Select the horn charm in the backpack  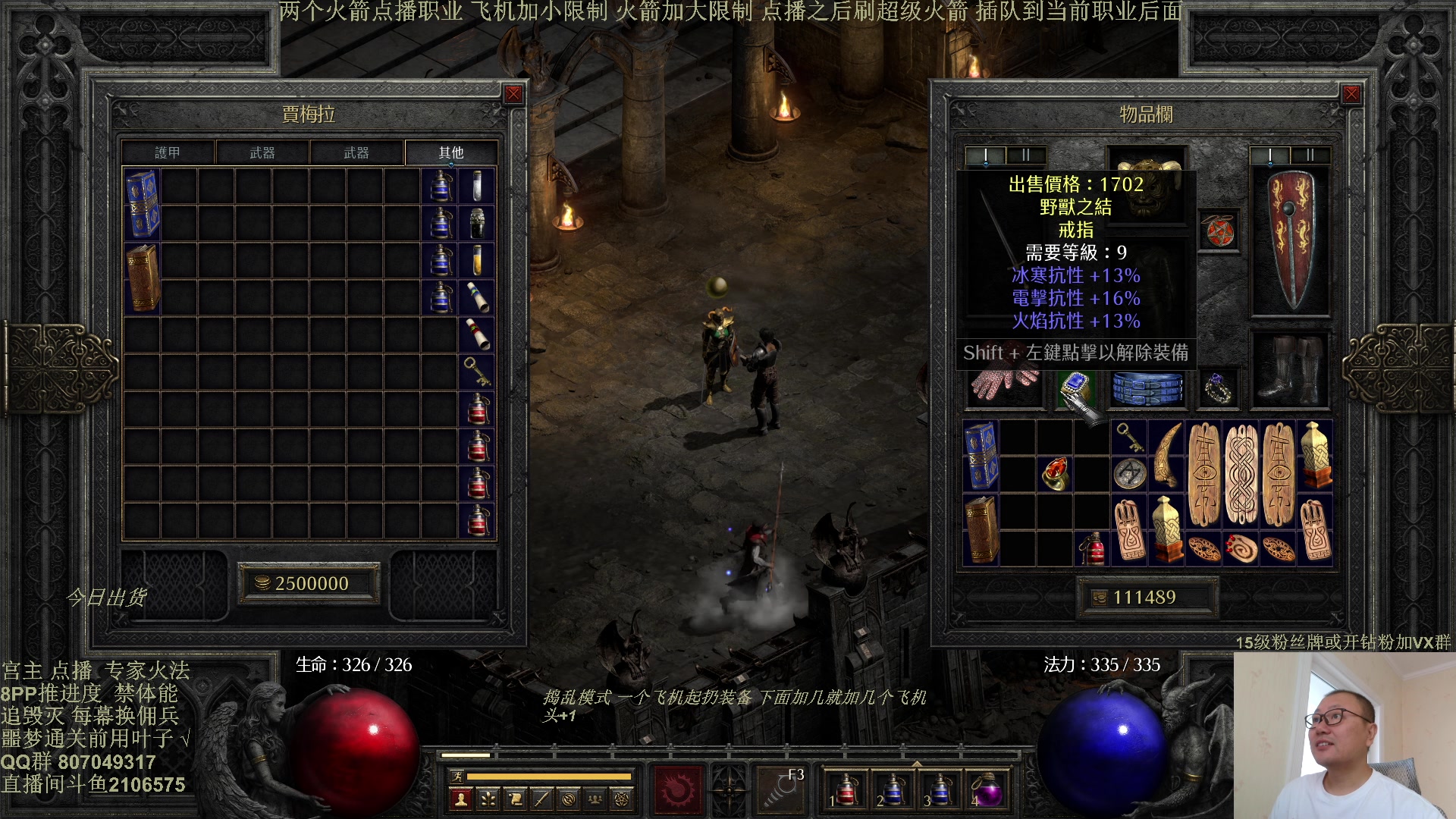point(1166,455)
